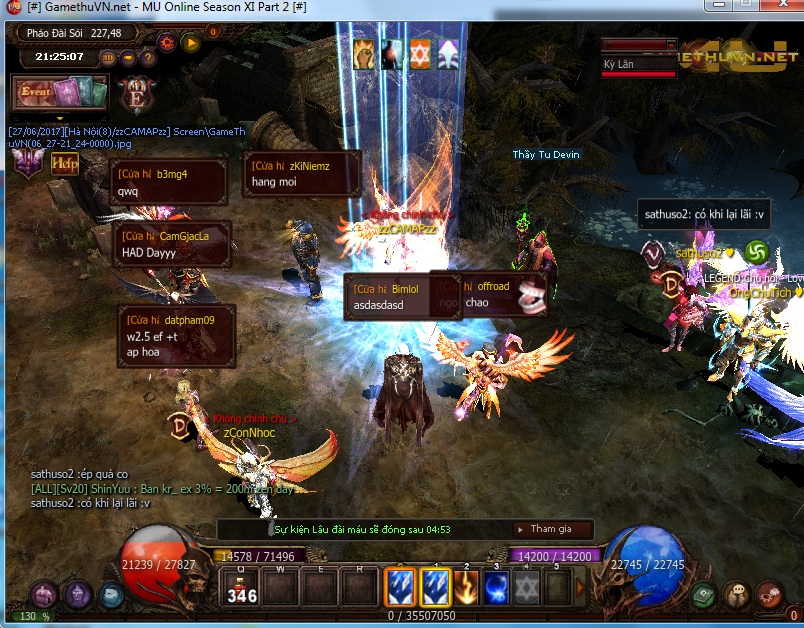Open the green book icon near mana orb
Viewport: 804px width, 628px height.
tap(704, 594)
